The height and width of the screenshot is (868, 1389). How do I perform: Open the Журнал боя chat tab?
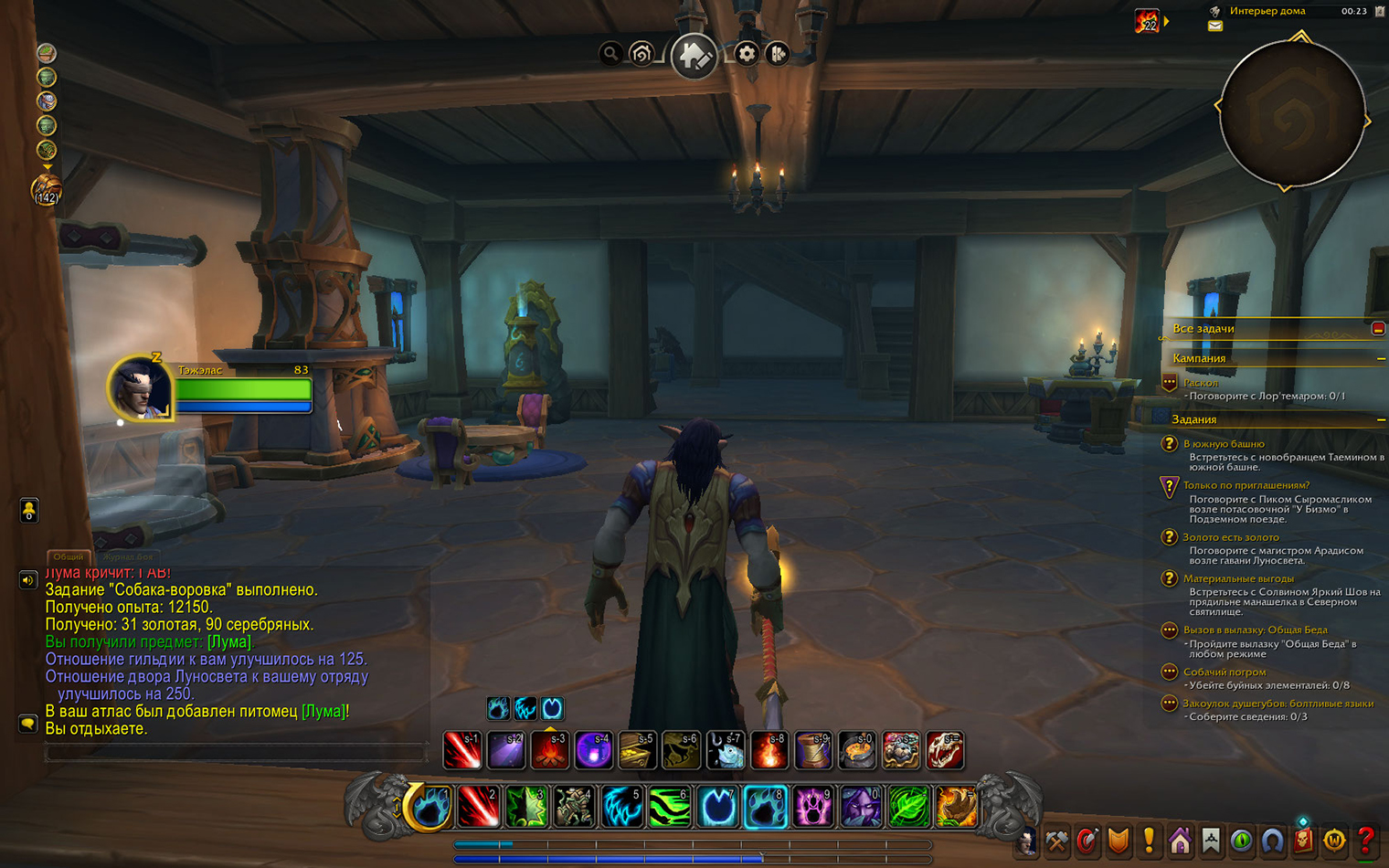click(x=127, y=556)
